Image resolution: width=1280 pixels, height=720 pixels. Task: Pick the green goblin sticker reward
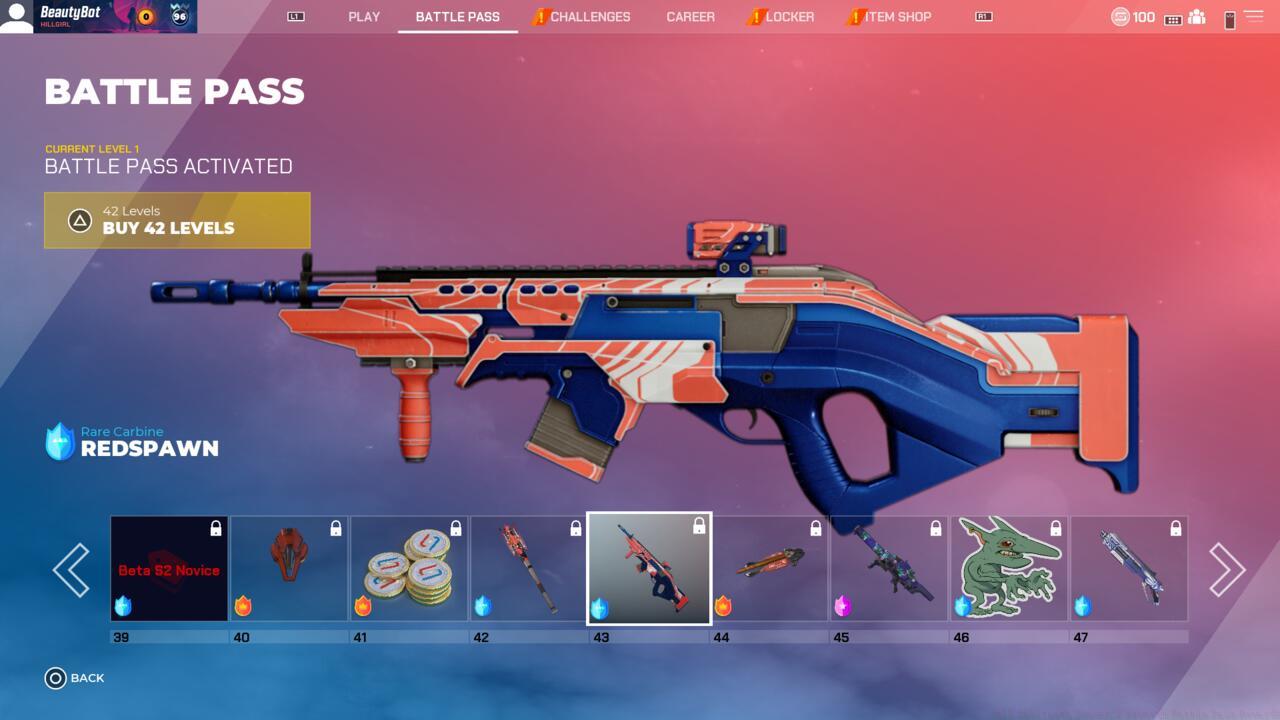(x=1009, y=569)
